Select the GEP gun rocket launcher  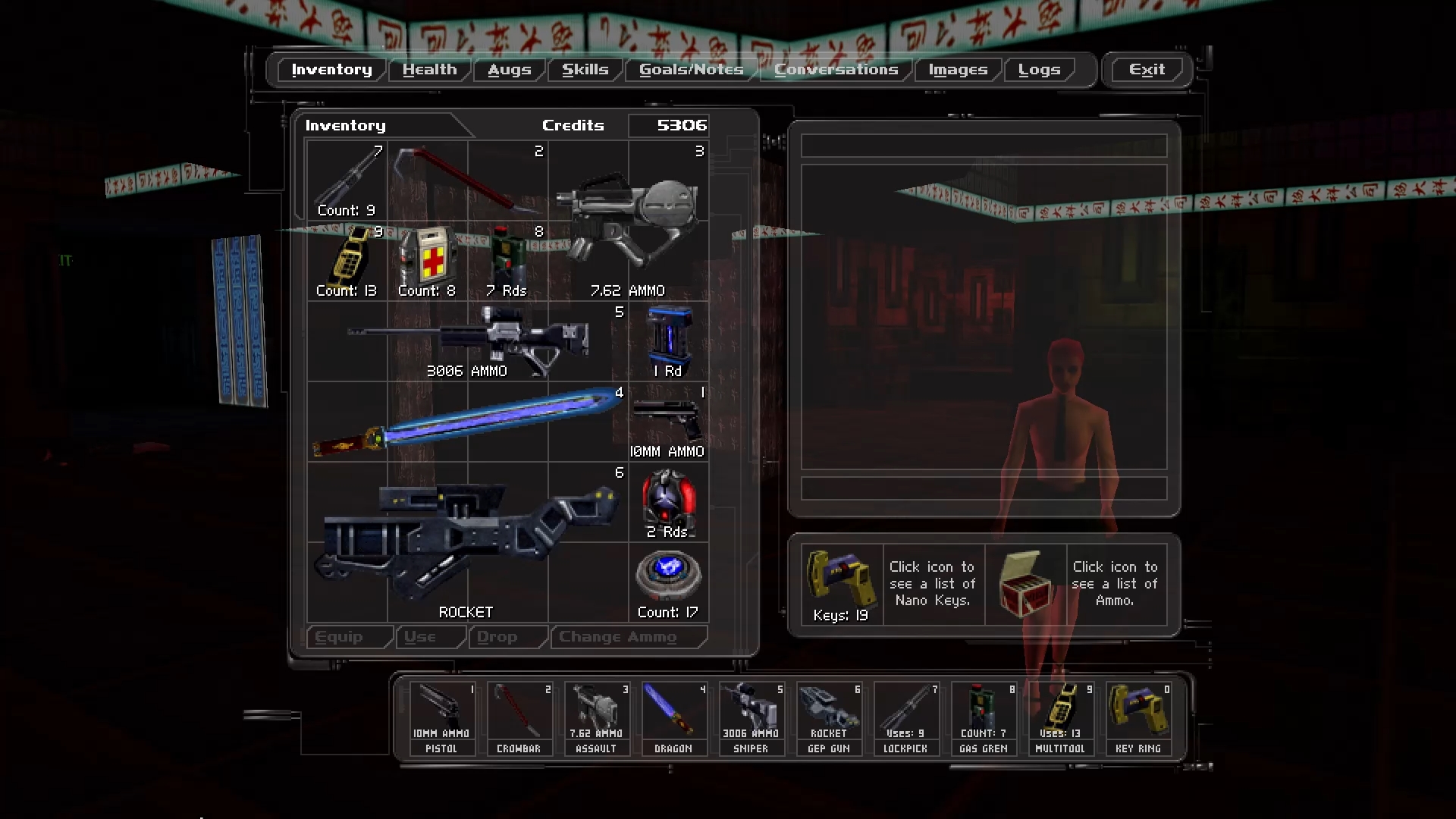(x=467, y=541)
